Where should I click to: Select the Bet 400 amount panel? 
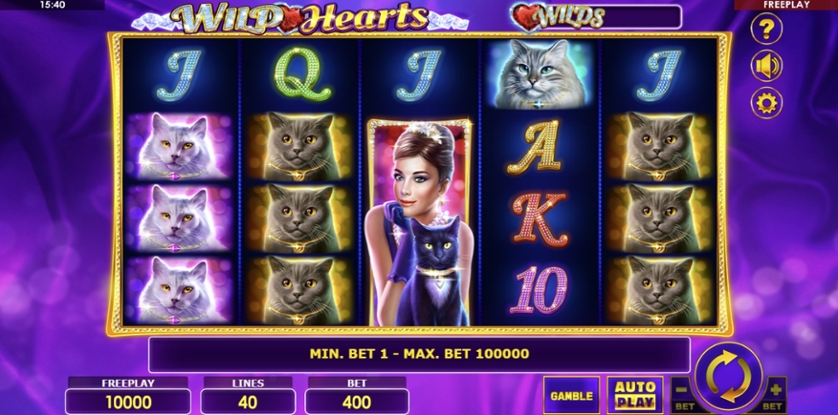point(358,394)
